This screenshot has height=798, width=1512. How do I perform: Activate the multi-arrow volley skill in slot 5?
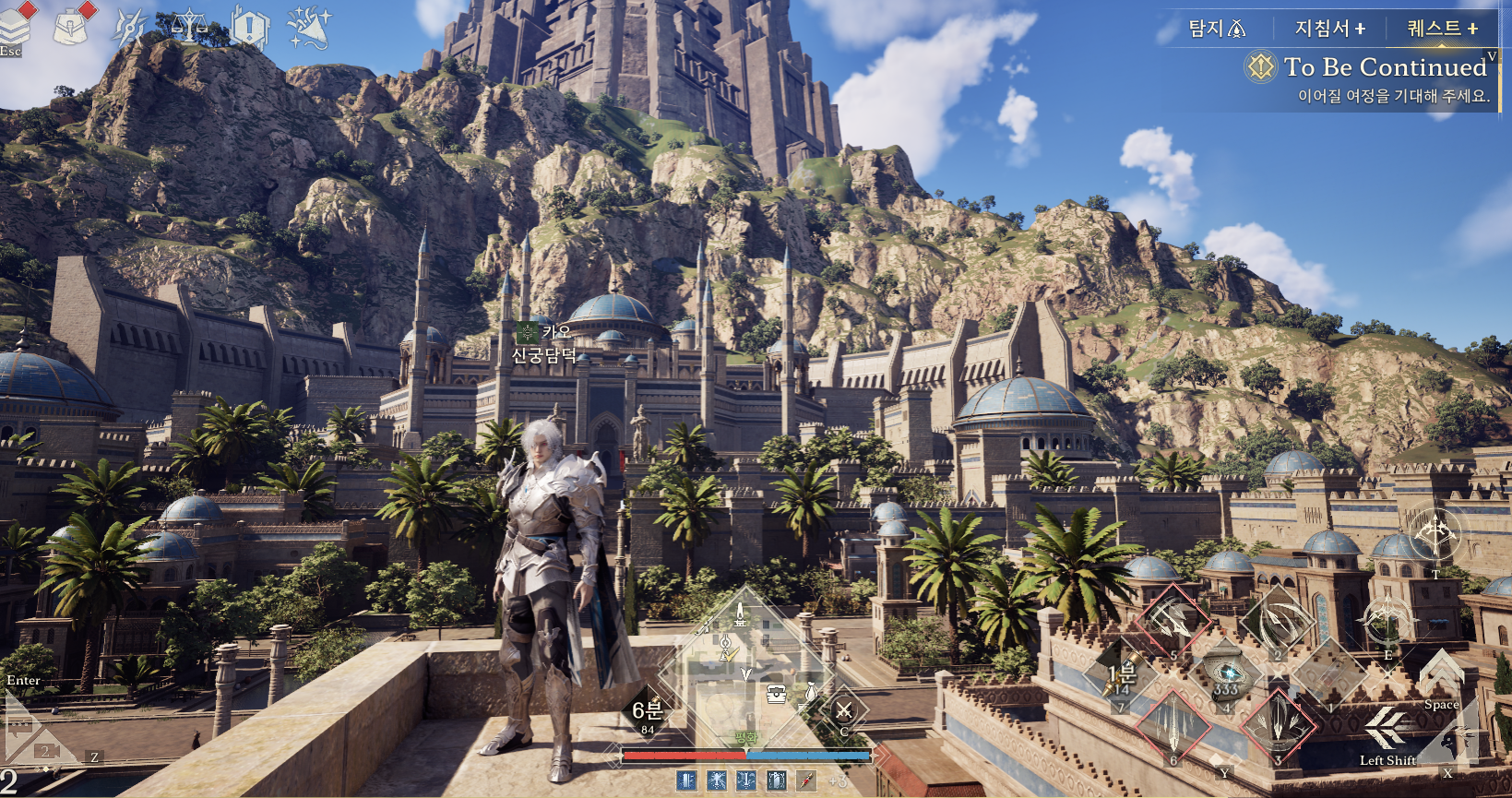coord(1173,622)
